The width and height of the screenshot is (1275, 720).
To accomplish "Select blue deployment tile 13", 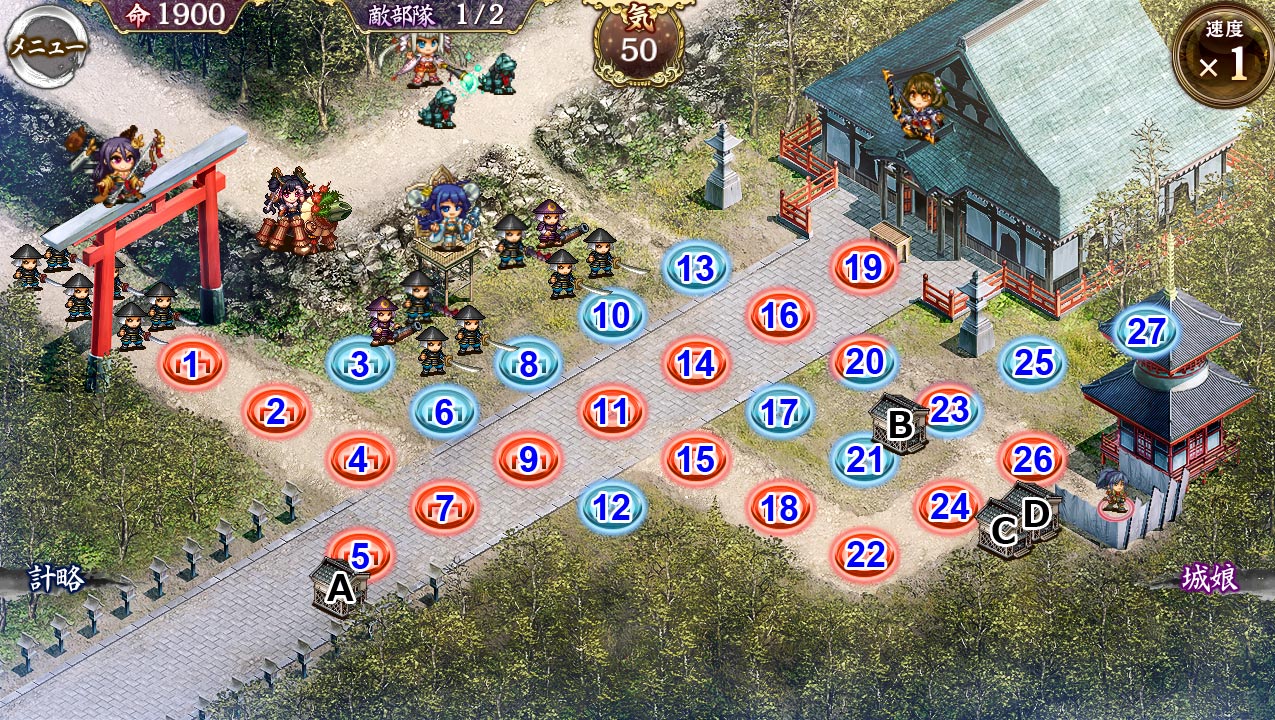I will 696,268.
